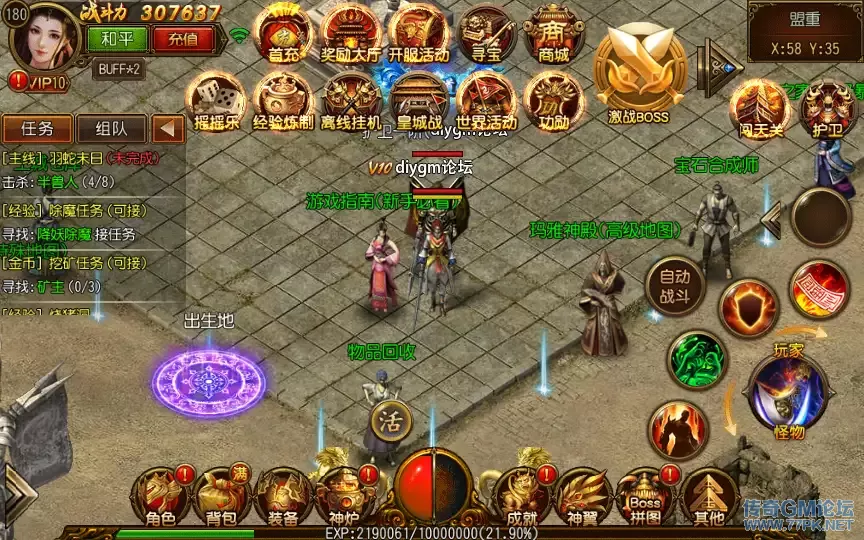
Task: Open the 首充 first-recharge icon
Action: coord(283,36)
